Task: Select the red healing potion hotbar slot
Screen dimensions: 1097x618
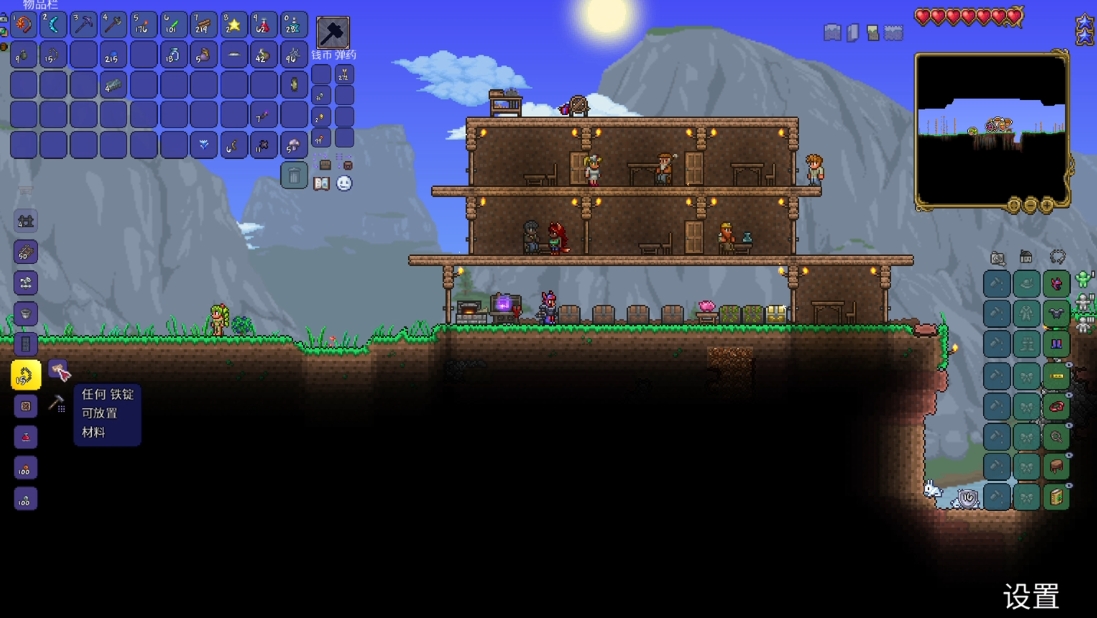Action: pyautogui.click(x=263, y=24)
